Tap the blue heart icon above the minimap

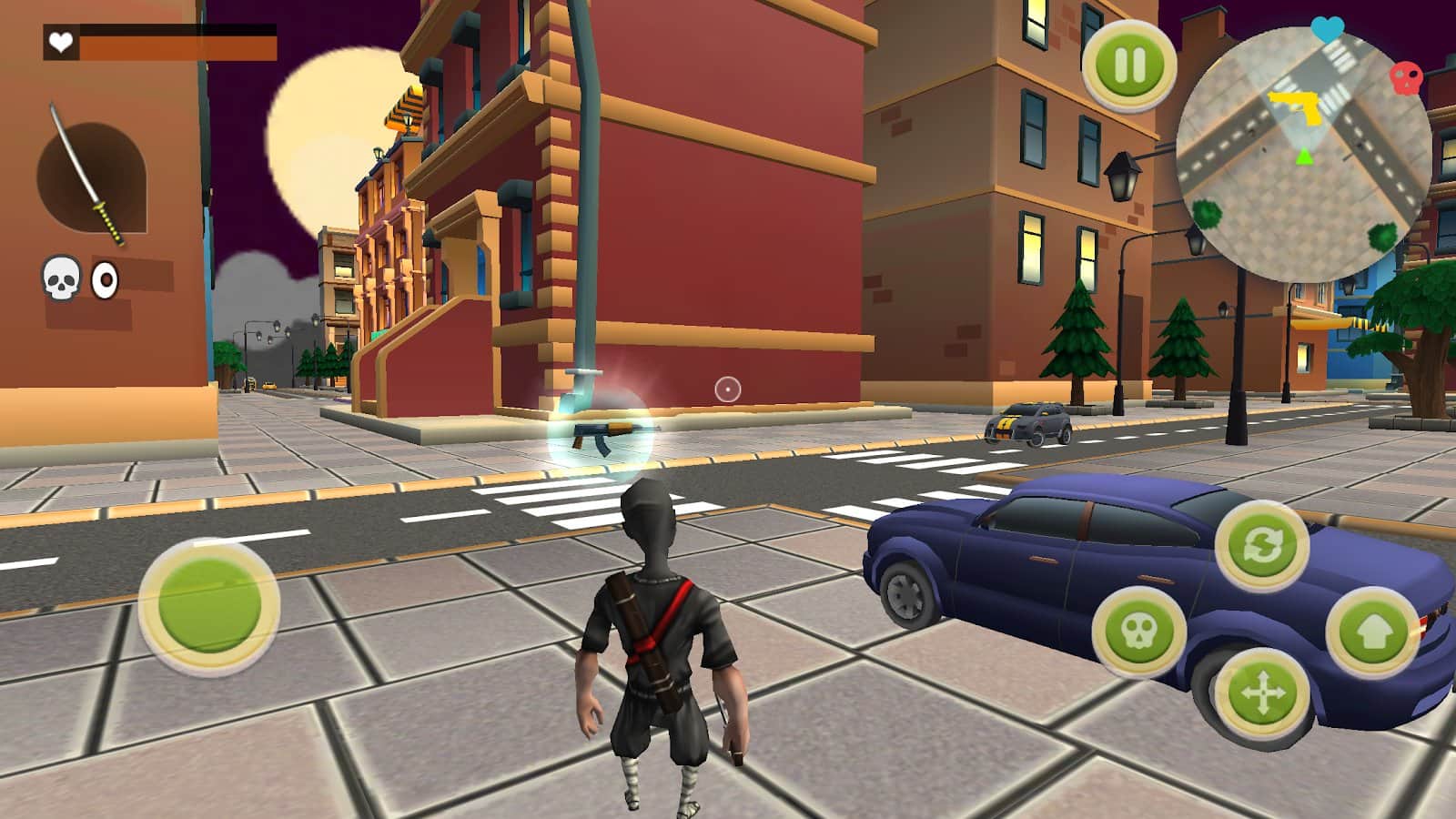(x=1327, y=29)
